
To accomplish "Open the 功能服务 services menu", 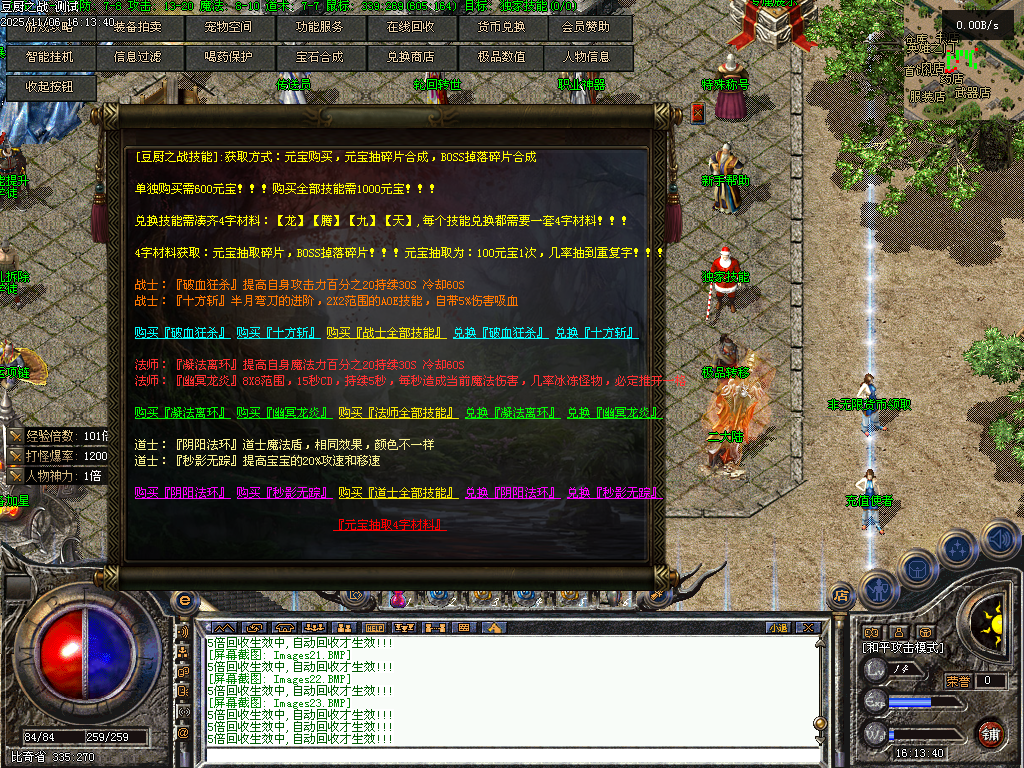I will click(x=319, y=27).
